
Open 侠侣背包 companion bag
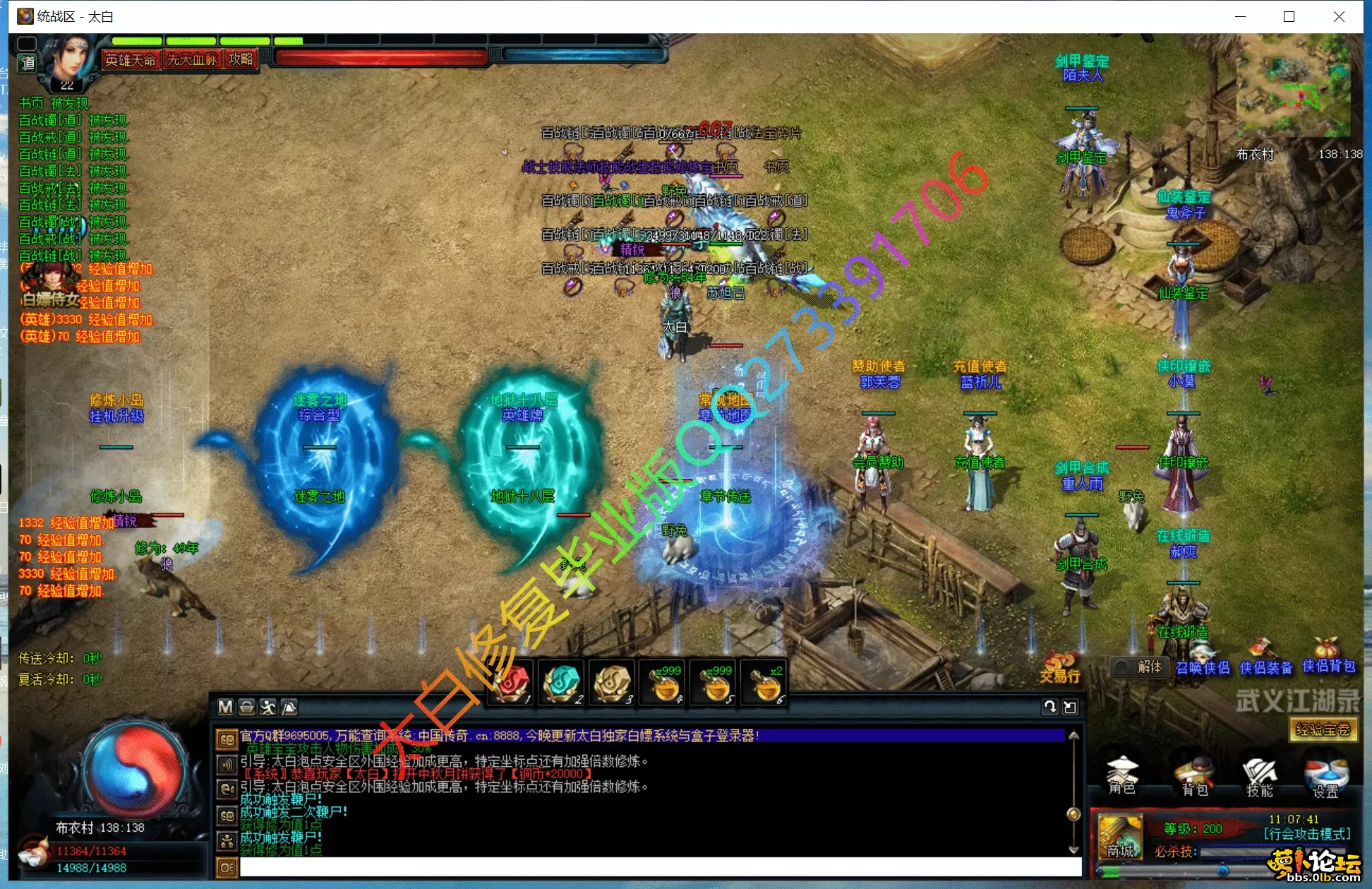point(1328,666)
